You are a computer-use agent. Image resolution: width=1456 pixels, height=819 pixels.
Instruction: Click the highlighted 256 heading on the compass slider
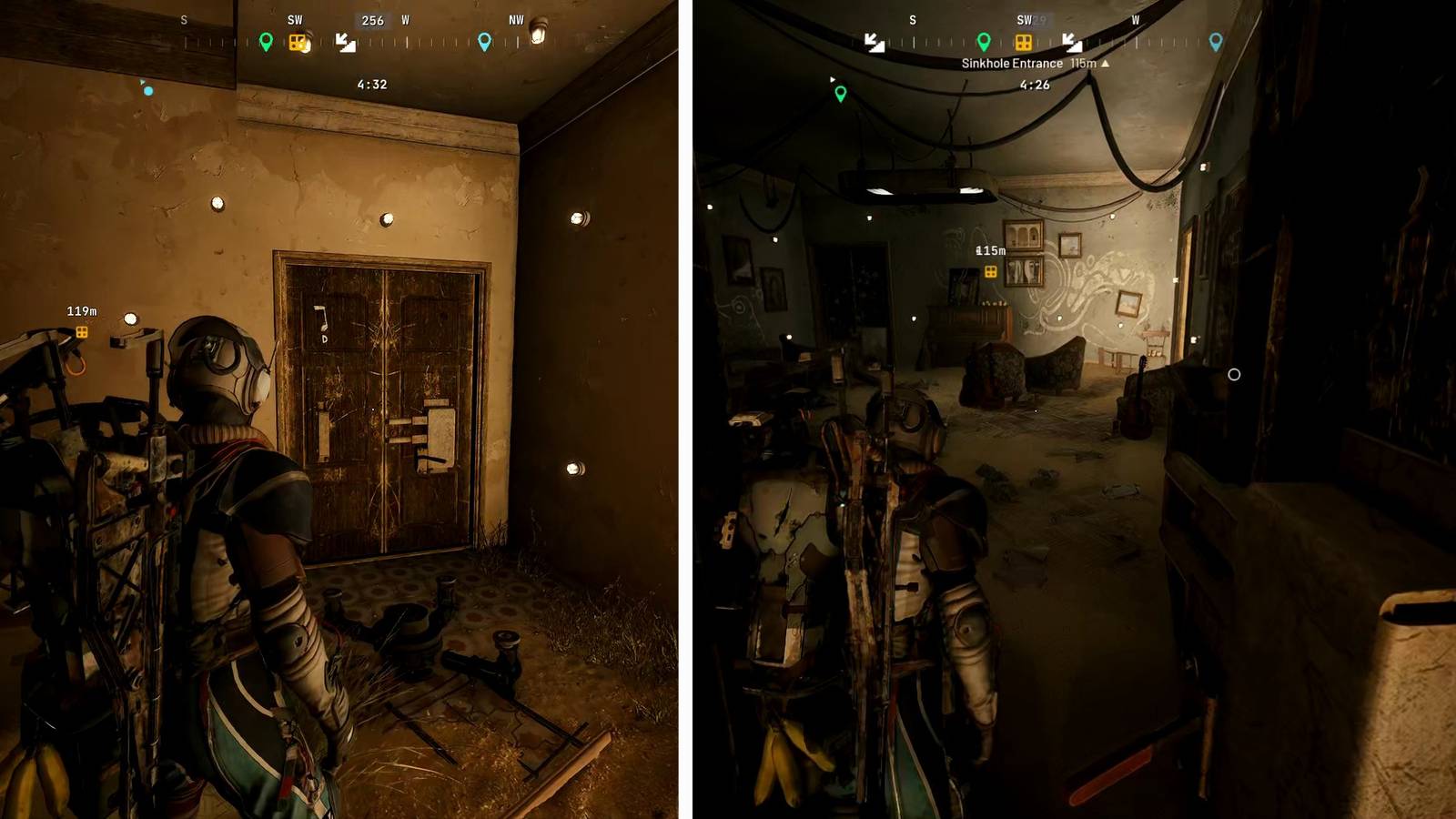pyautogui.click(x=373, y=19)
